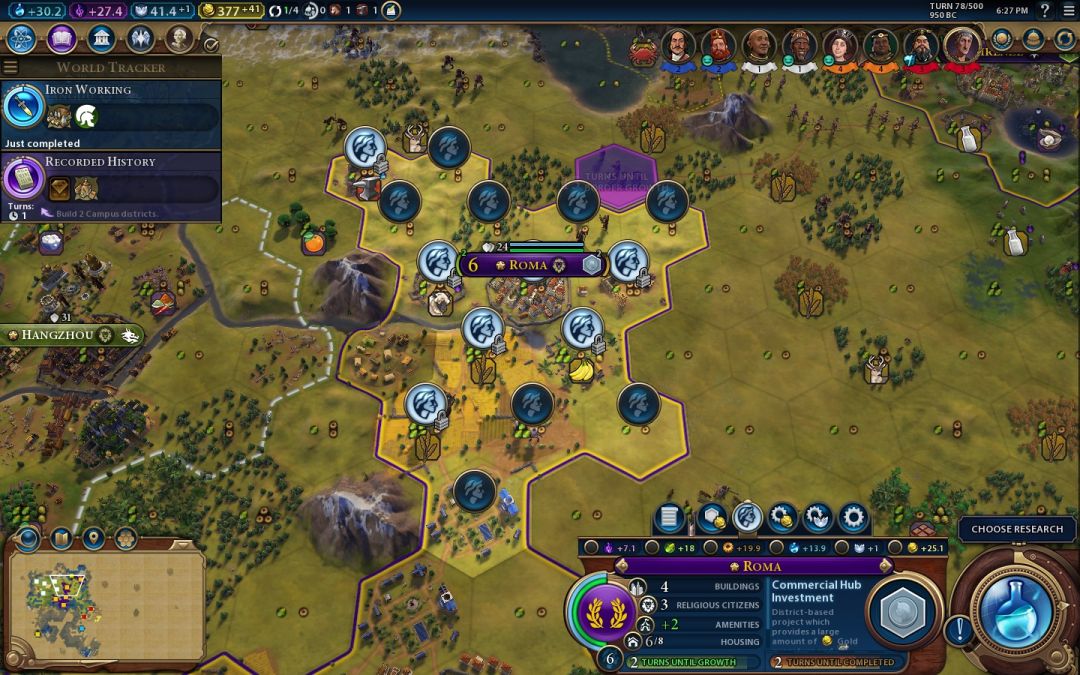This screenshot has height=675, width=1080.
Task: Open the religion screen icon
Action: tap(140, 39)
